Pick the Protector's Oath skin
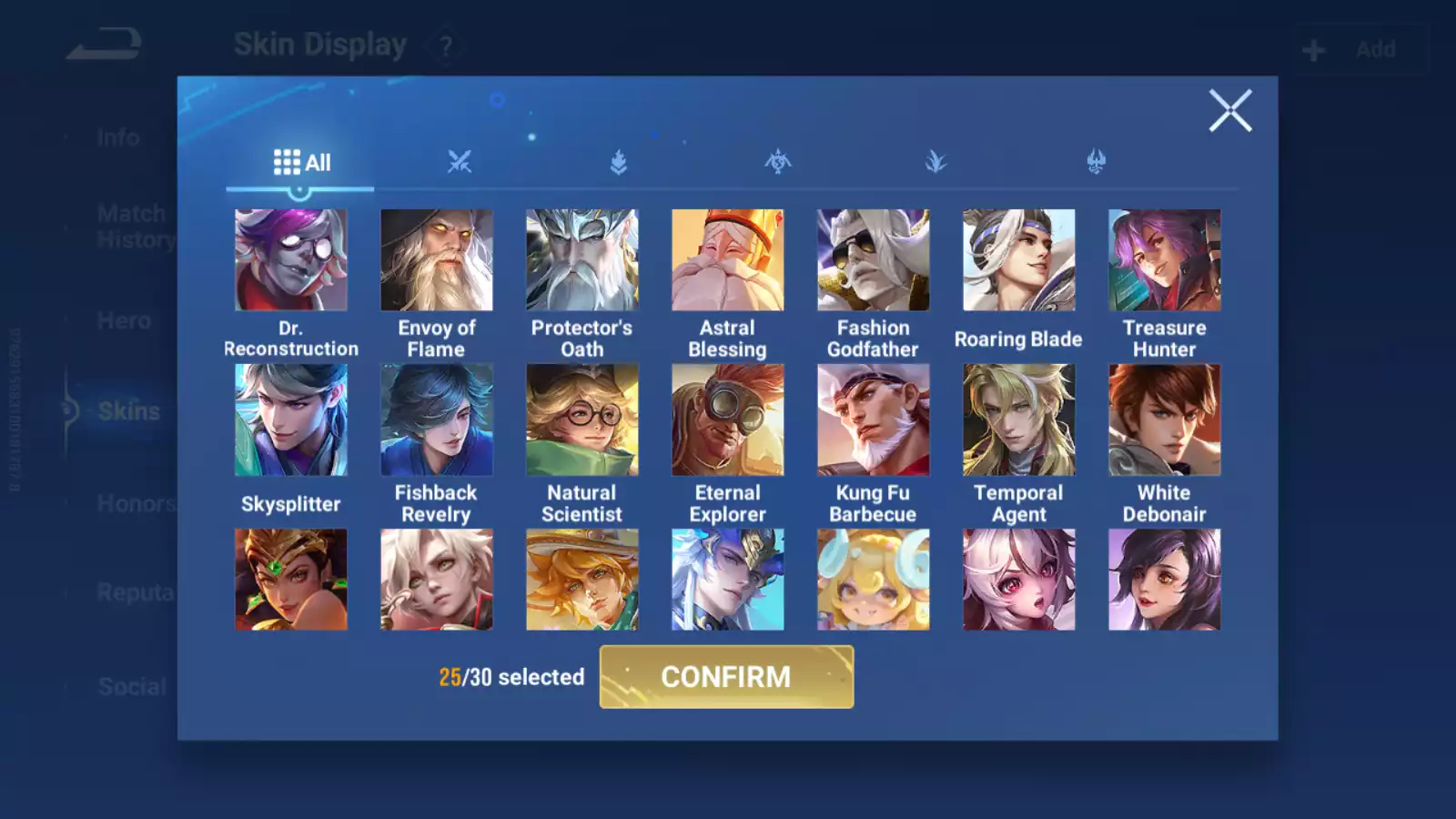This screenshot has height=819, width=1456. (x=582, y=260)
